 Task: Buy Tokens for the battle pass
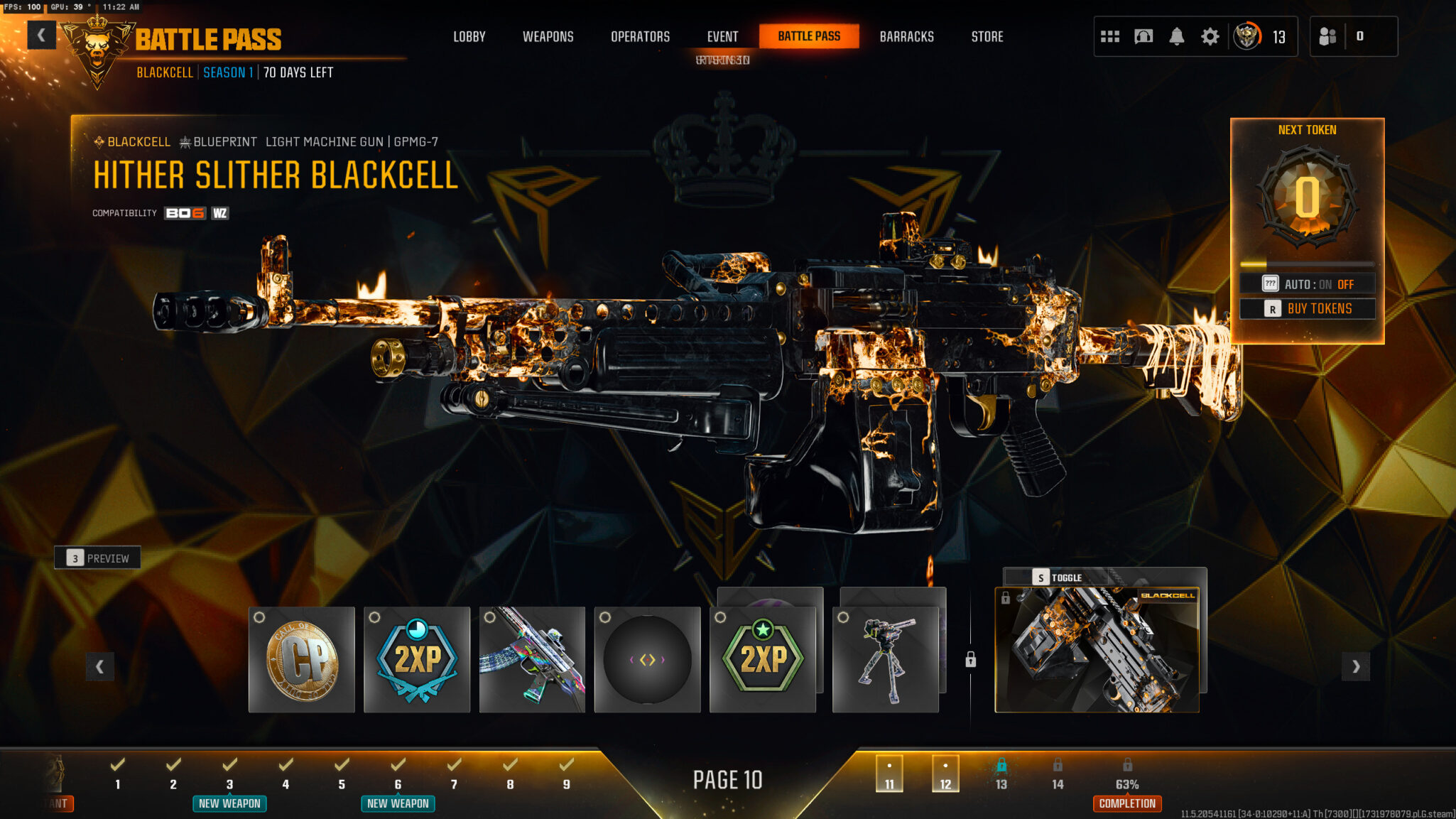pos(1308,309)
